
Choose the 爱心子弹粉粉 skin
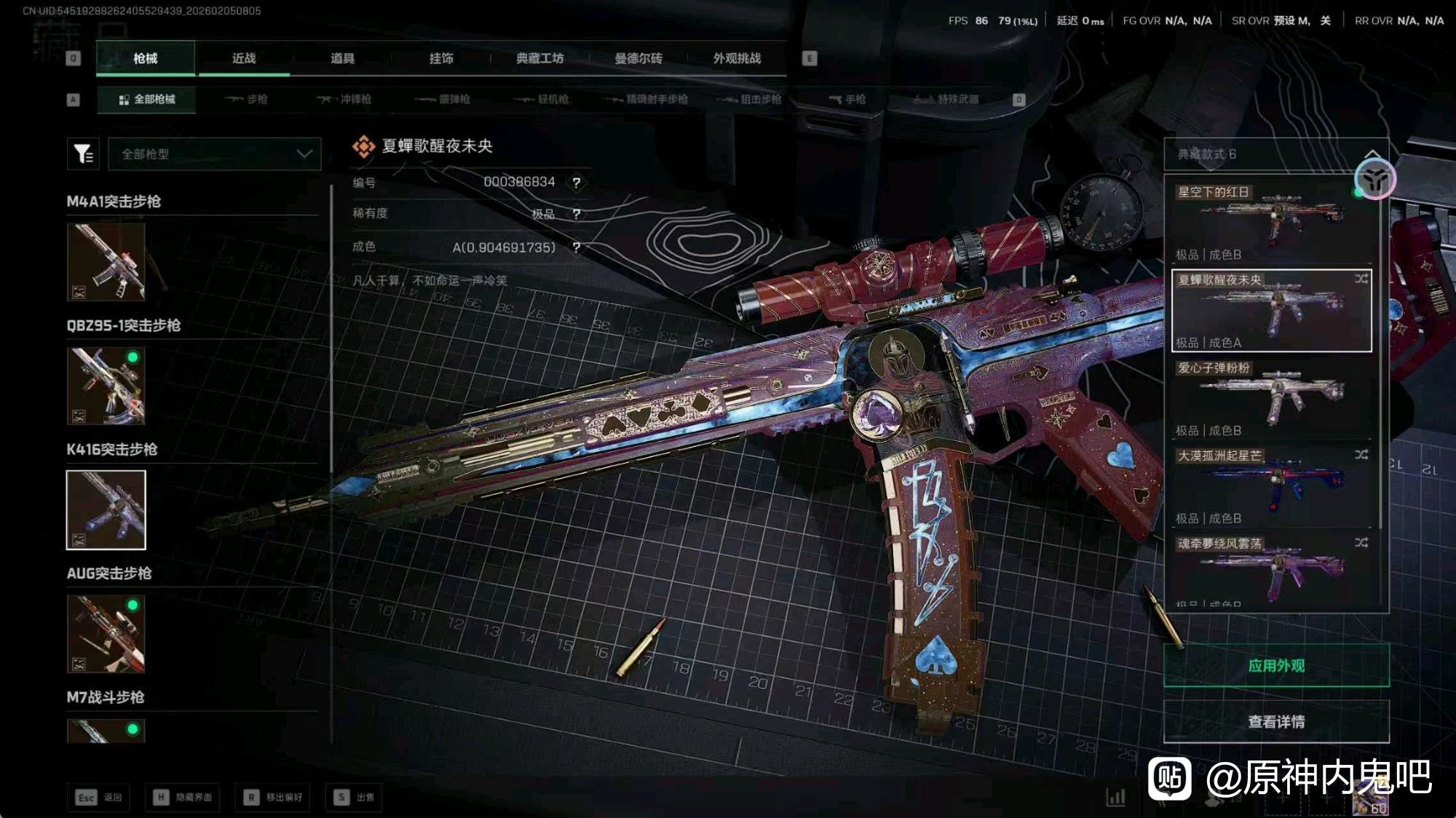coord(1270,398)
